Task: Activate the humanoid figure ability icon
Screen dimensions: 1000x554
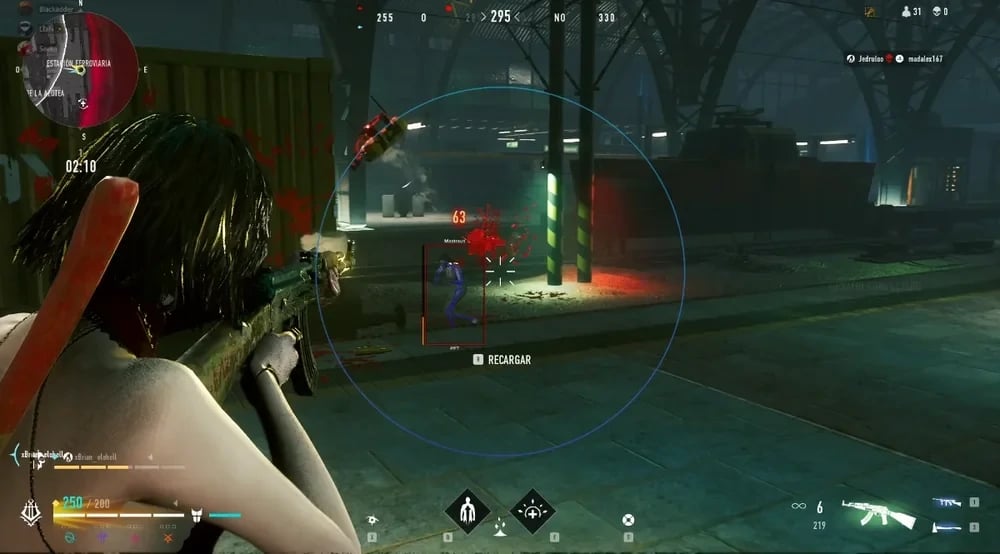Action: pos(467,511)
